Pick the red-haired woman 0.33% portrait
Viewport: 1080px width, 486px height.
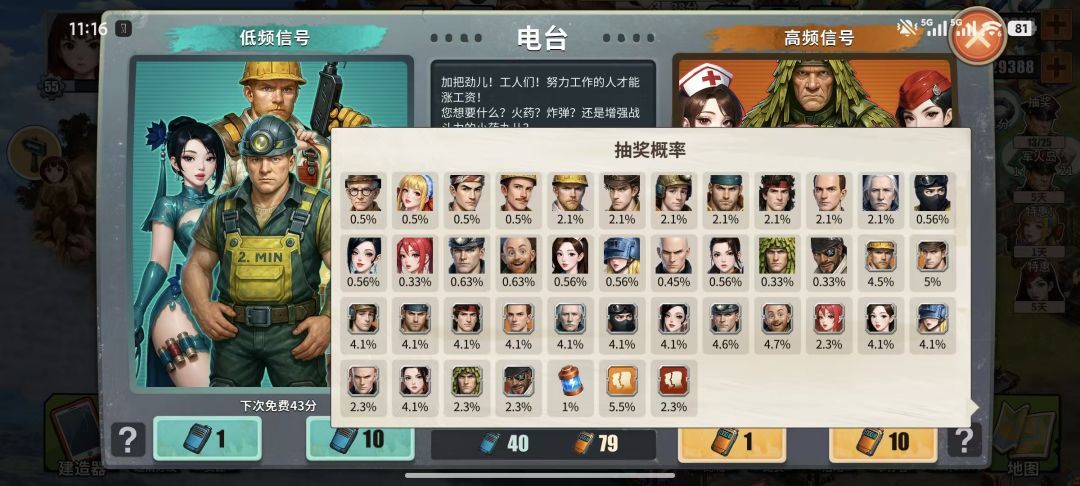pos(414,256)
